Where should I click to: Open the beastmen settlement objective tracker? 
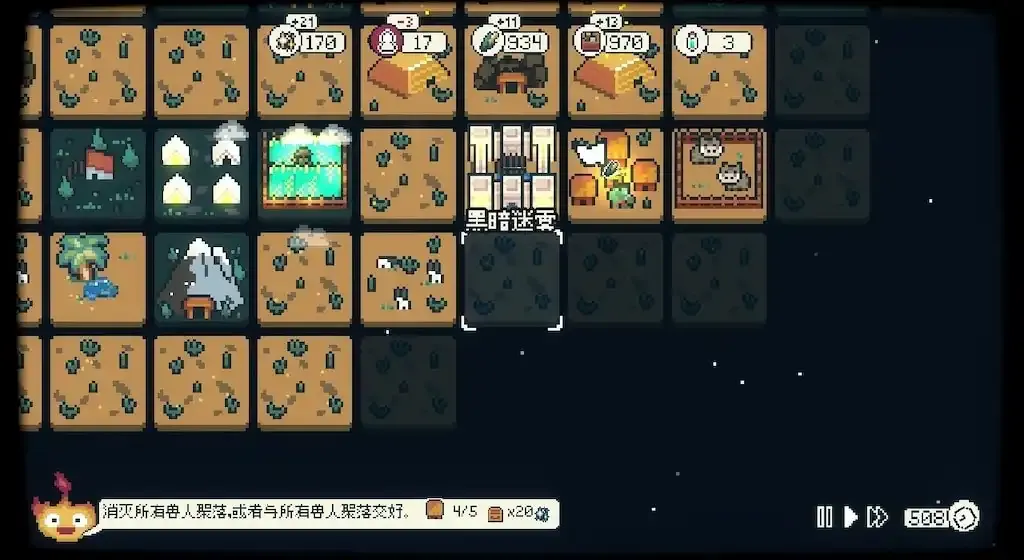click(328, 513)
